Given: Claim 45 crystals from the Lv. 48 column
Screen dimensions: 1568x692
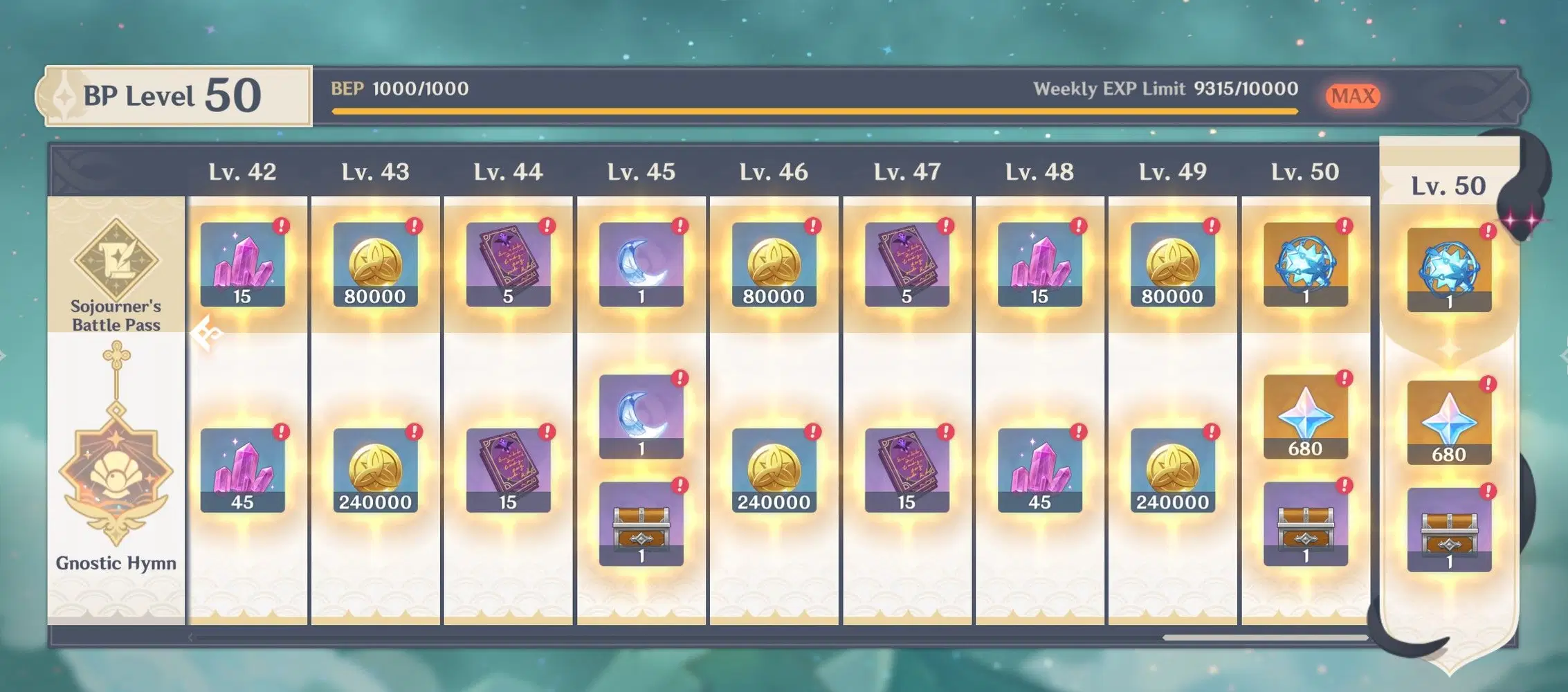Looking at the screenshot, I should 1039,470.
